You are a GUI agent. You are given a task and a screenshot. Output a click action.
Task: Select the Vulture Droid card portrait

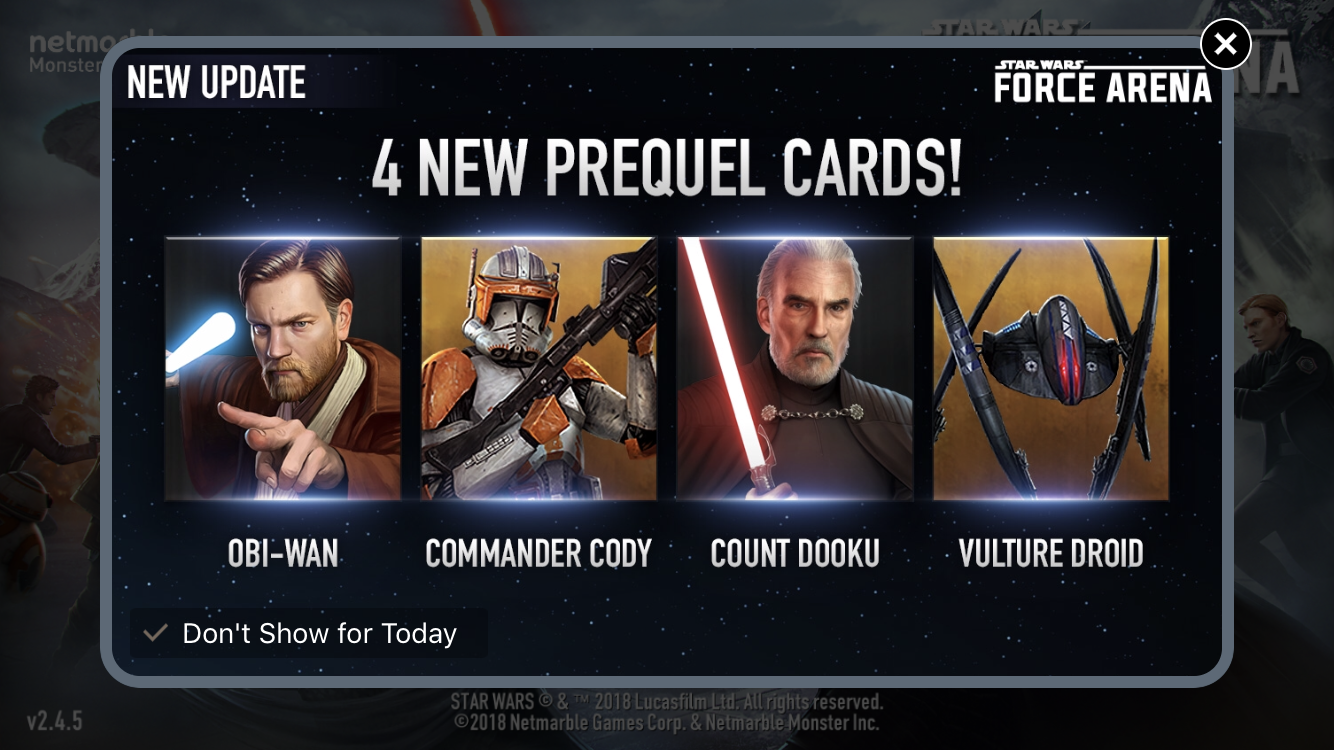click(x=1051, y=368)
